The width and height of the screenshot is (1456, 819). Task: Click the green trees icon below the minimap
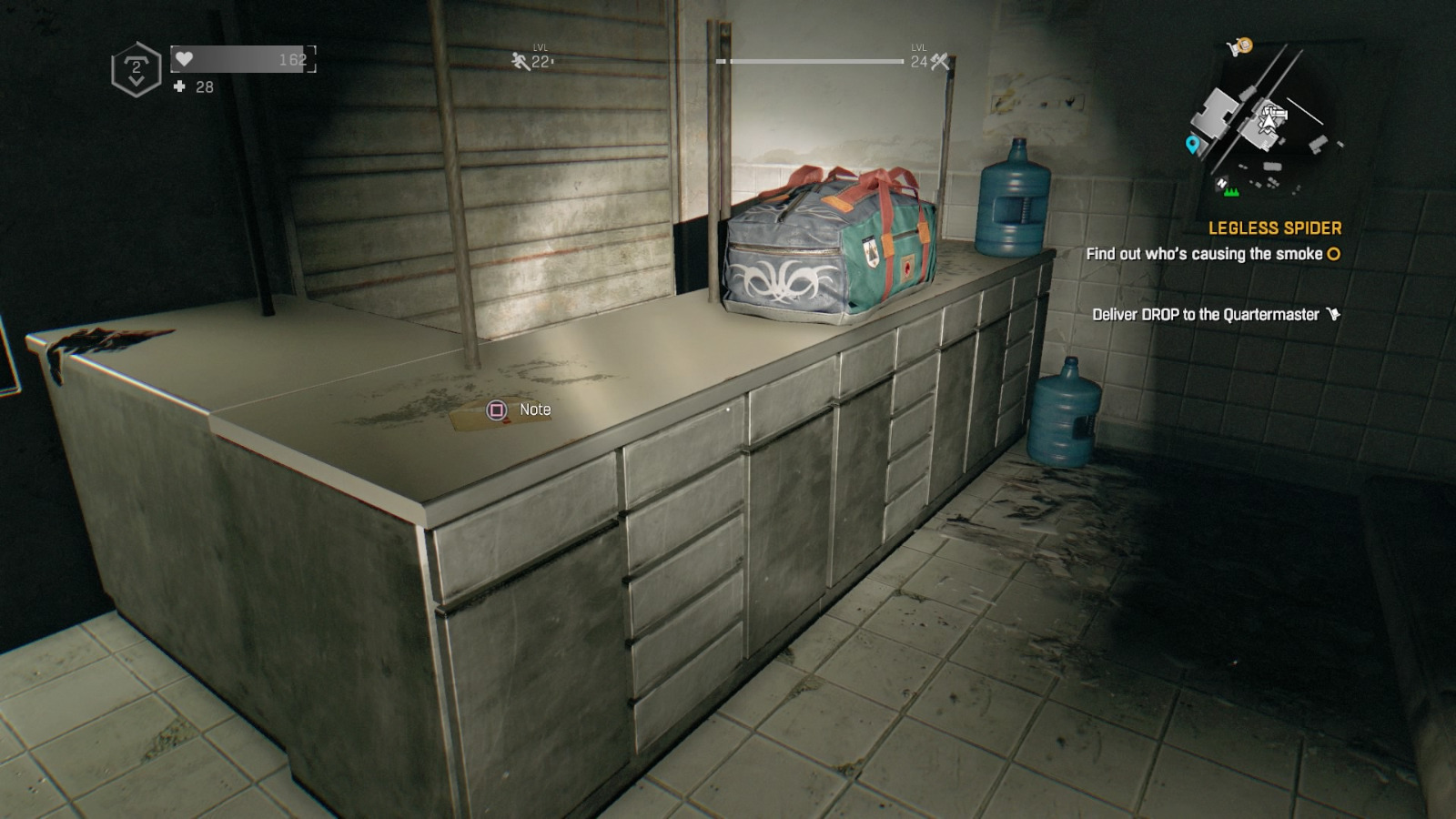tap(1231, 192)
